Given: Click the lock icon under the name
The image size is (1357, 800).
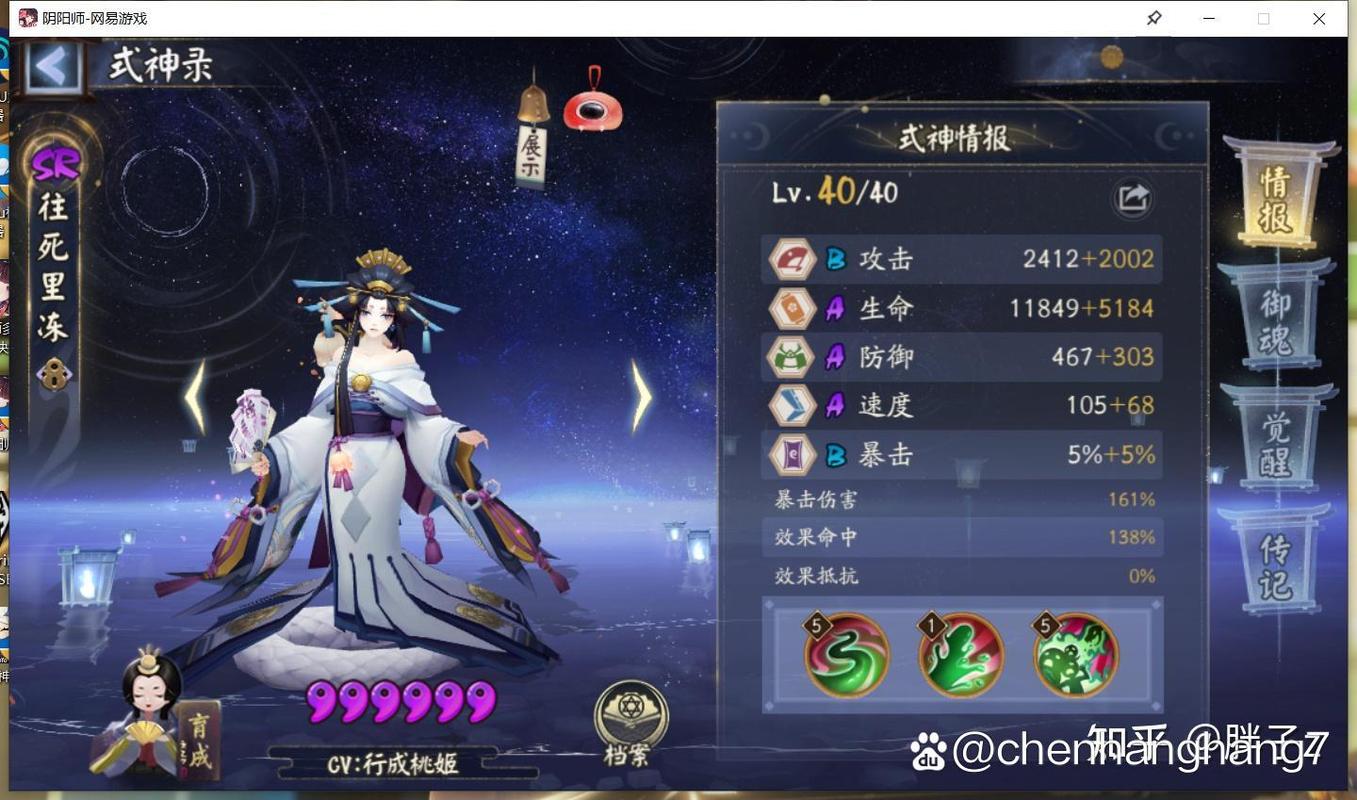Looking at the screenshot, I should coord(53,374).
